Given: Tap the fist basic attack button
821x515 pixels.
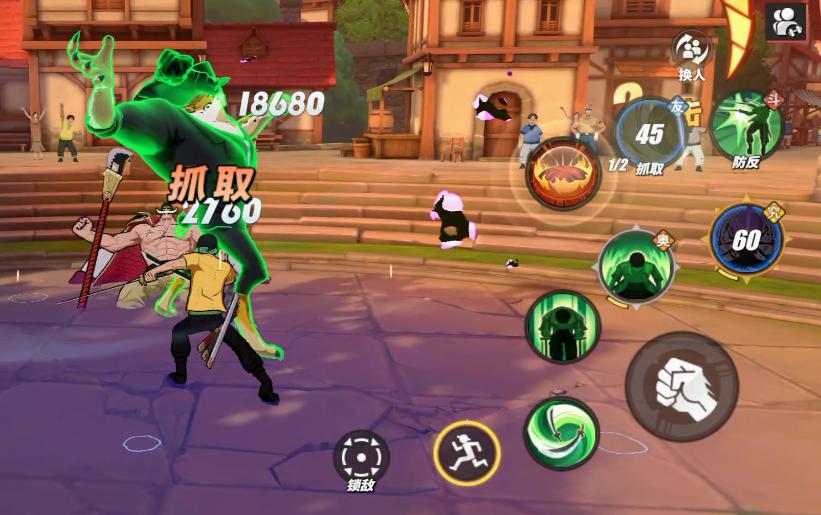Looking at the screenshot, I should click(682, 387).
